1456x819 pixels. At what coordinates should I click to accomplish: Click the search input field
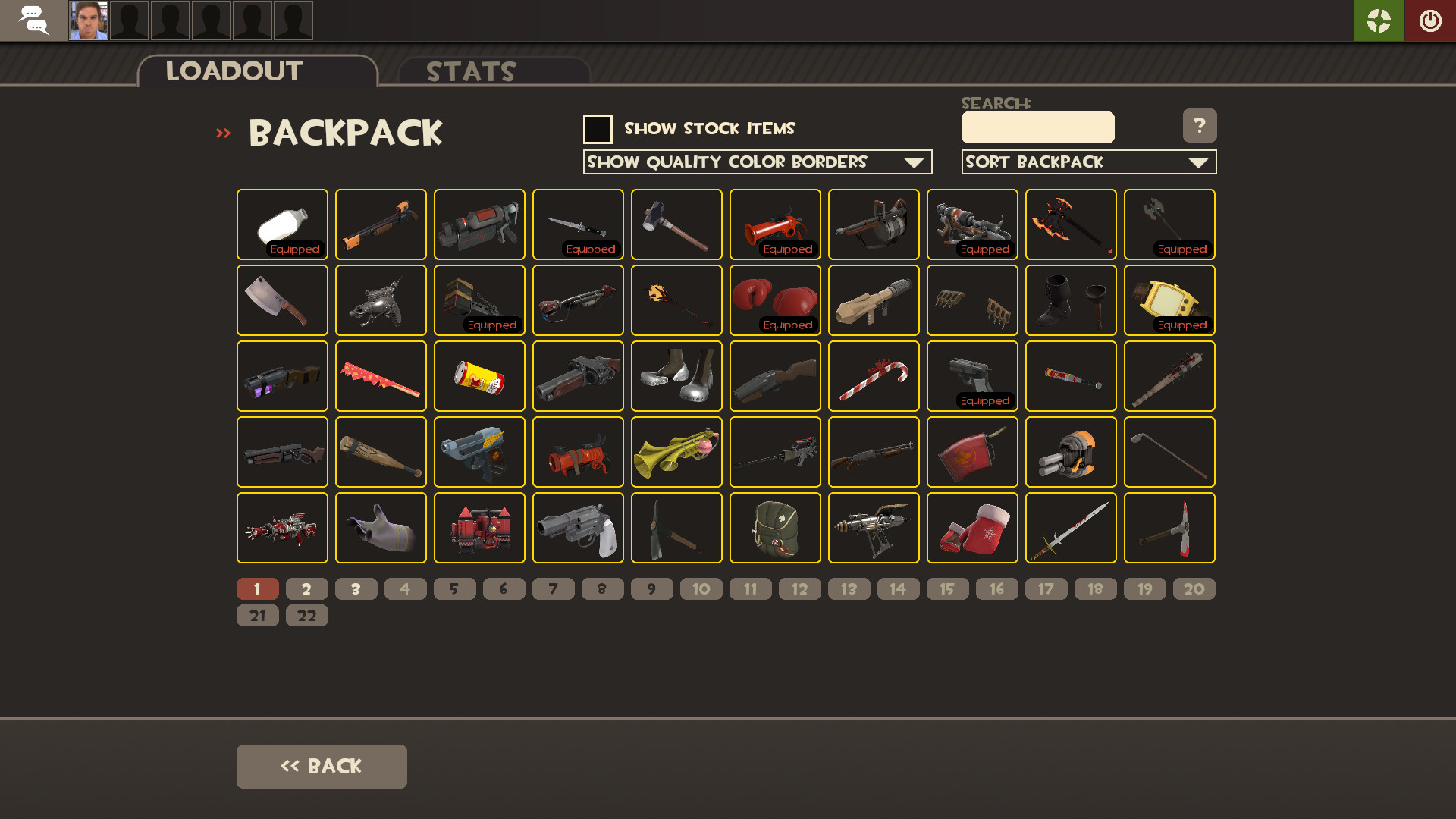pos(1037,127)
